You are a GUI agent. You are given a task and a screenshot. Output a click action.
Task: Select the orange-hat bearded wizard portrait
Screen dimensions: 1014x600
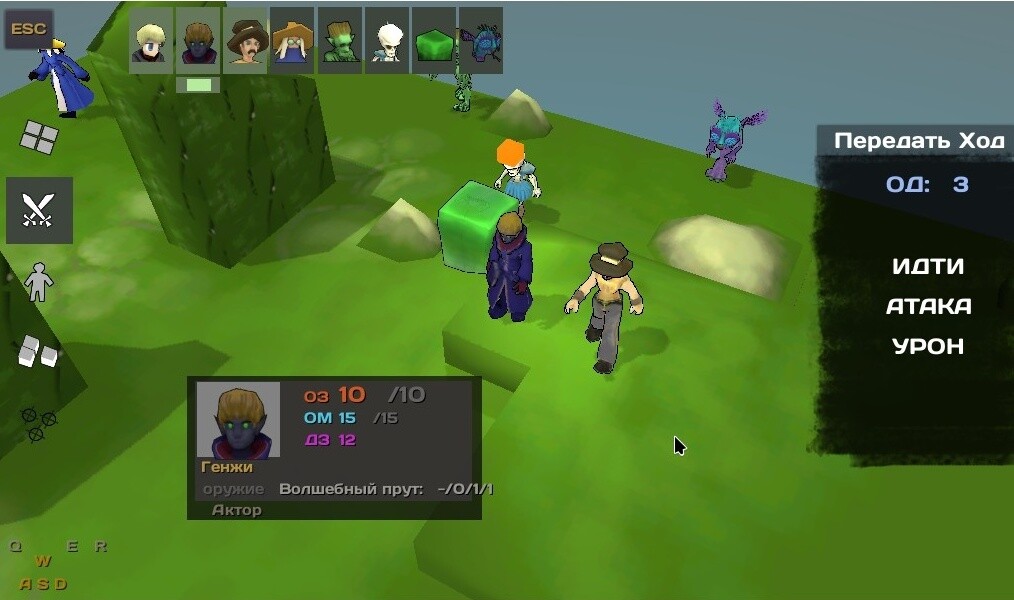292,41
